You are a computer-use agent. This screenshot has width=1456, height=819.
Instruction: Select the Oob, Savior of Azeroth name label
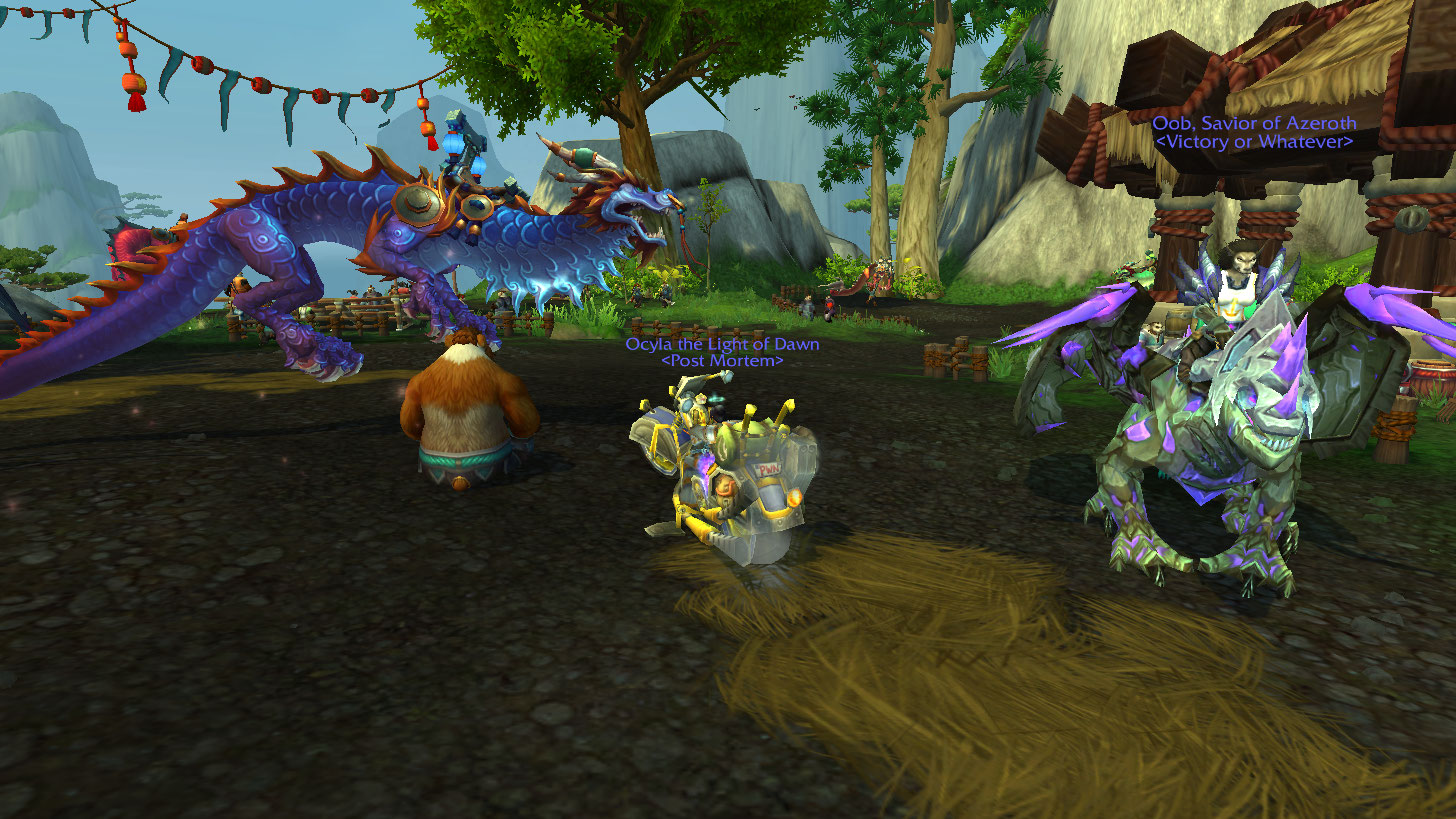pyautogui.click(x=1254, y=123)
